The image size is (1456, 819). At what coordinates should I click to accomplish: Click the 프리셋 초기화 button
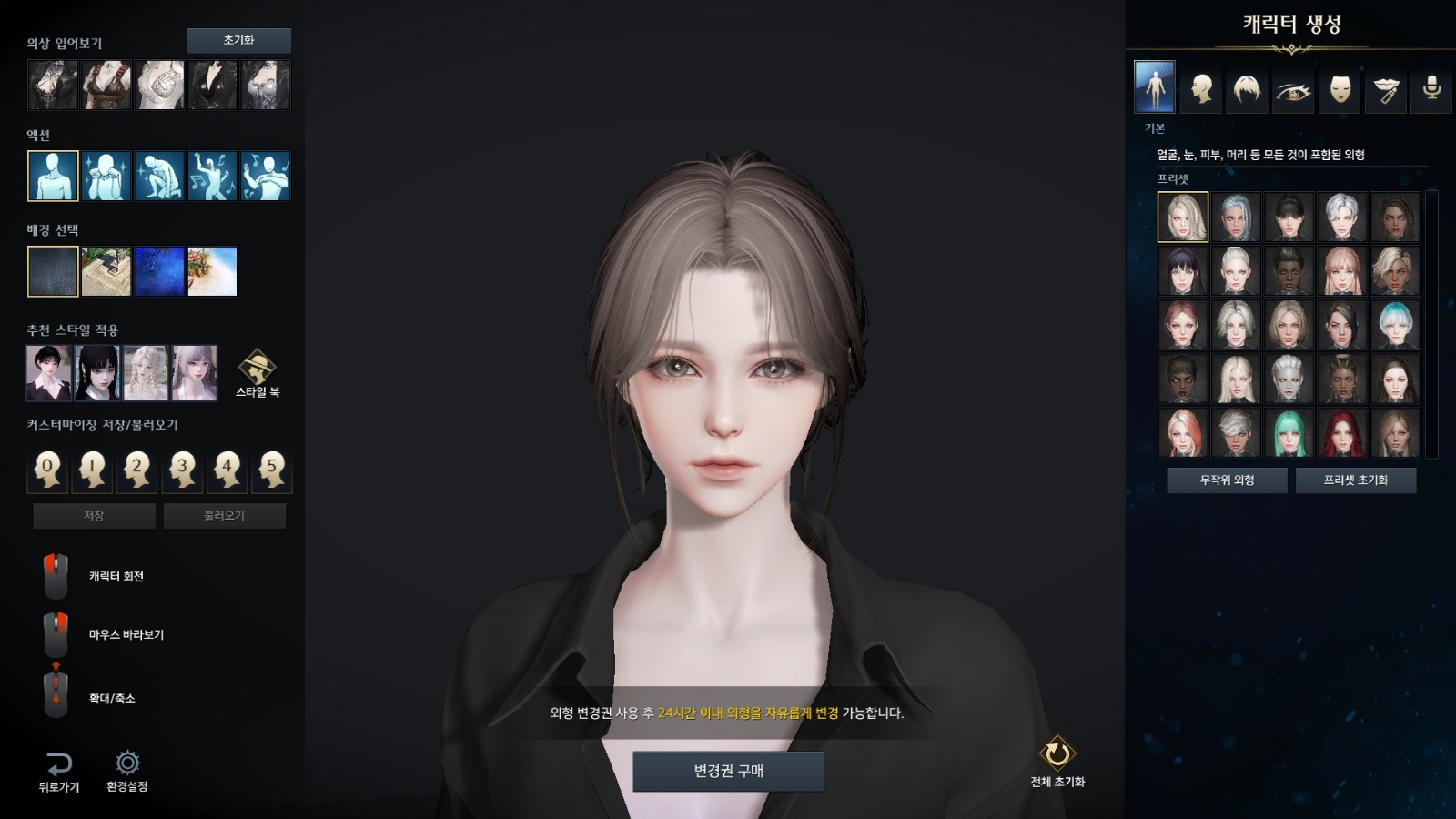tap(1355, 480)
